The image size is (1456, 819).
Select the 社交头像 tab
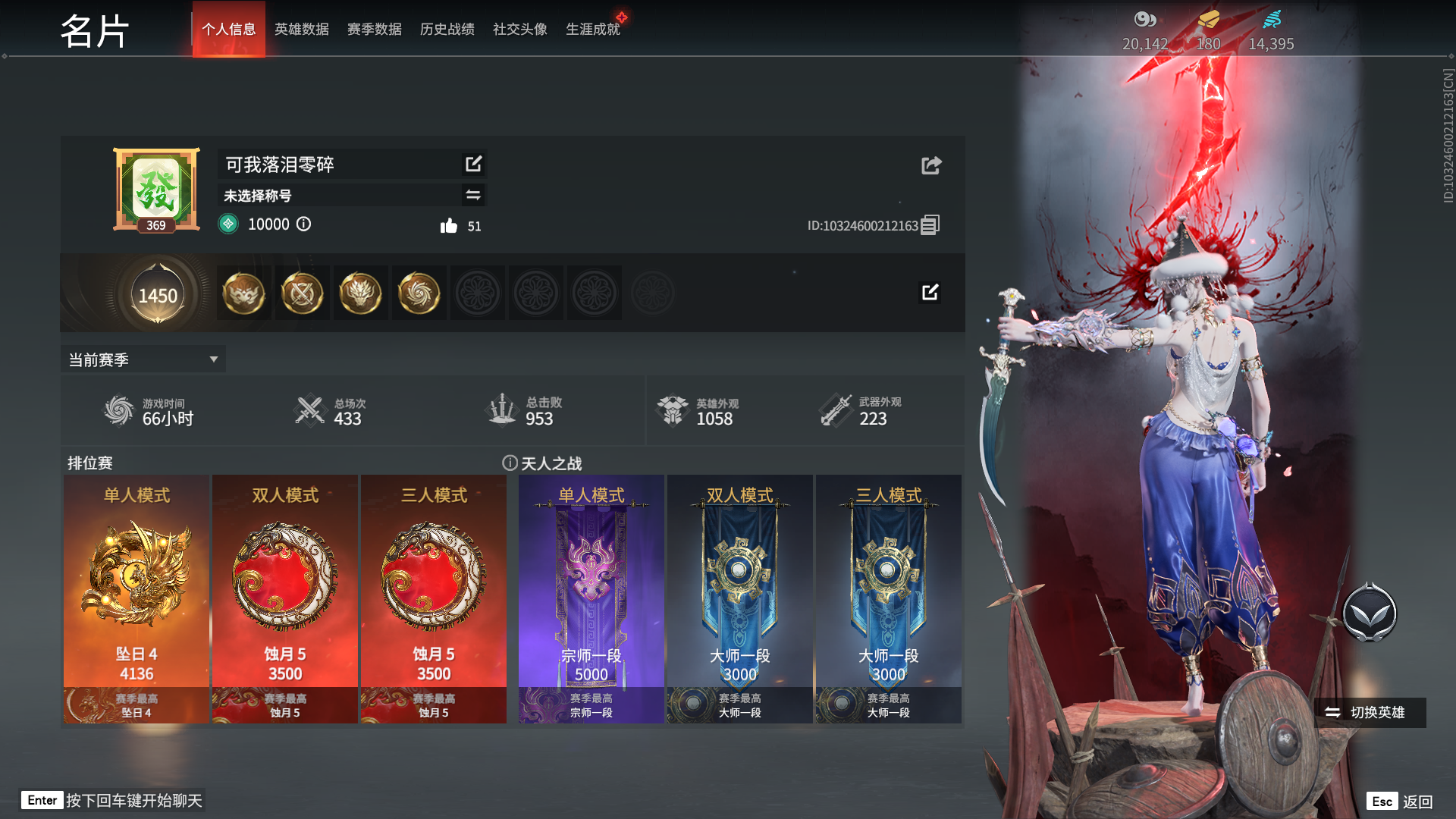point(519,30)
